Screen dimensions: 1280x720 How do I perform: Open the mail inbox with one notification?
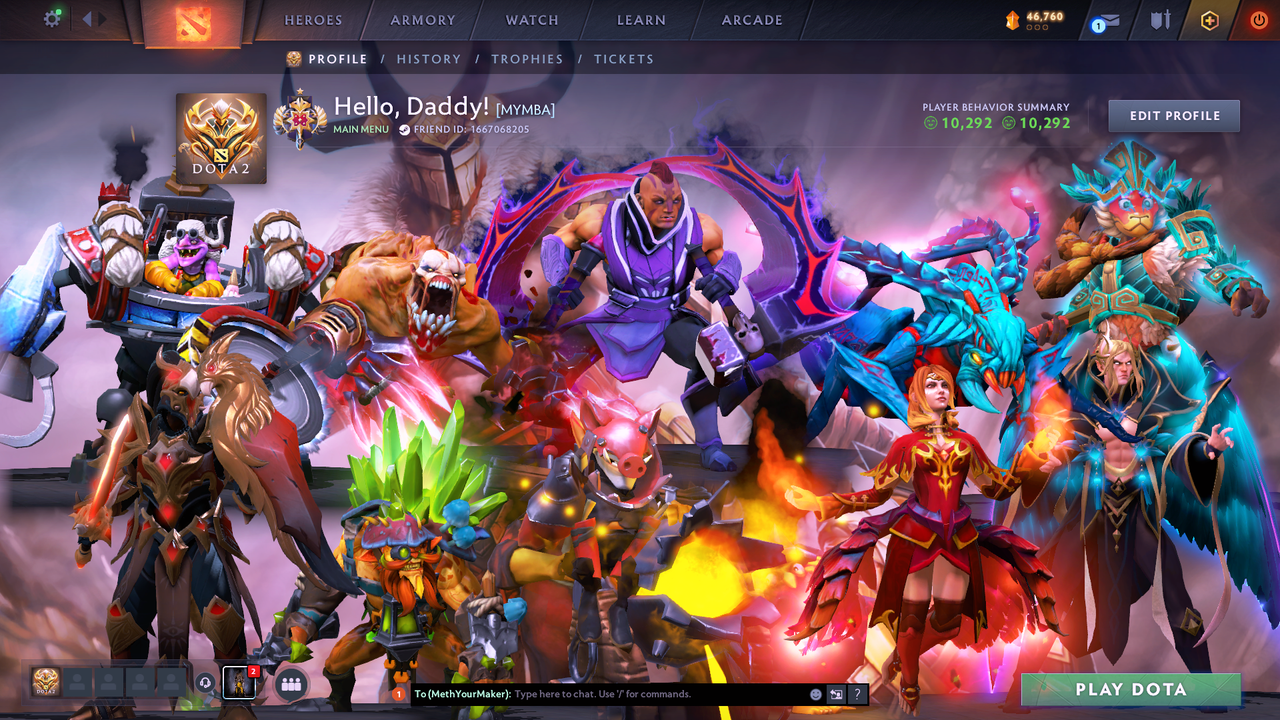click(x=1109, y=20)
